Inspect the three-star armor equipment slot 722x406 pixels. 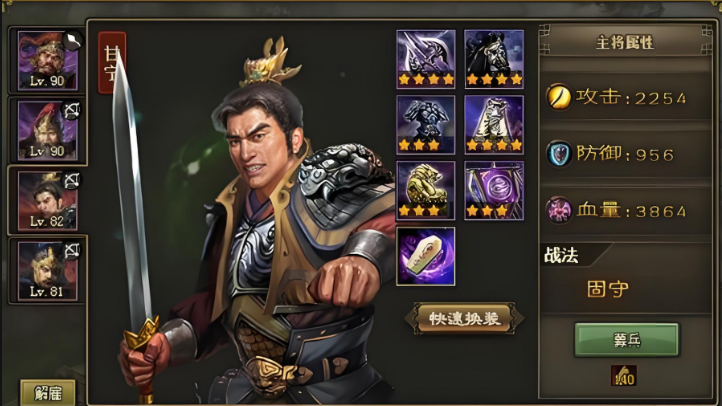[x=426, y=125]
